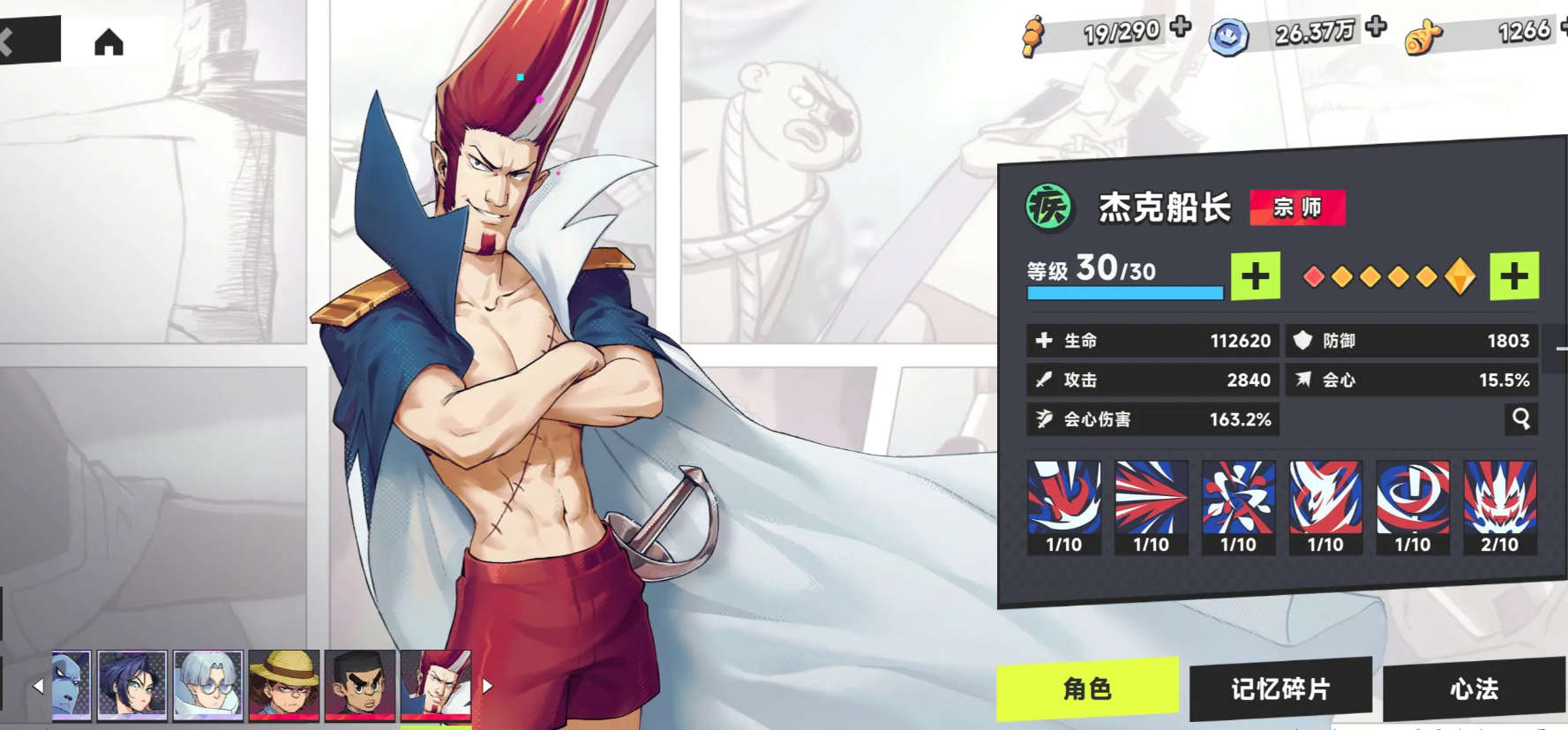Show previous characters with the left arrow
This screenshot has height=730, width=1568.
(38, 685)
